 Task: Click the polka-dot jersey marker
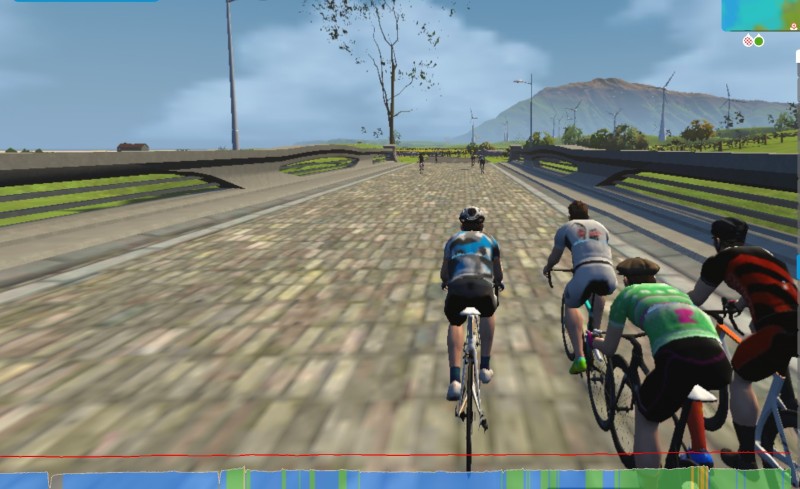tap(748, 41)
